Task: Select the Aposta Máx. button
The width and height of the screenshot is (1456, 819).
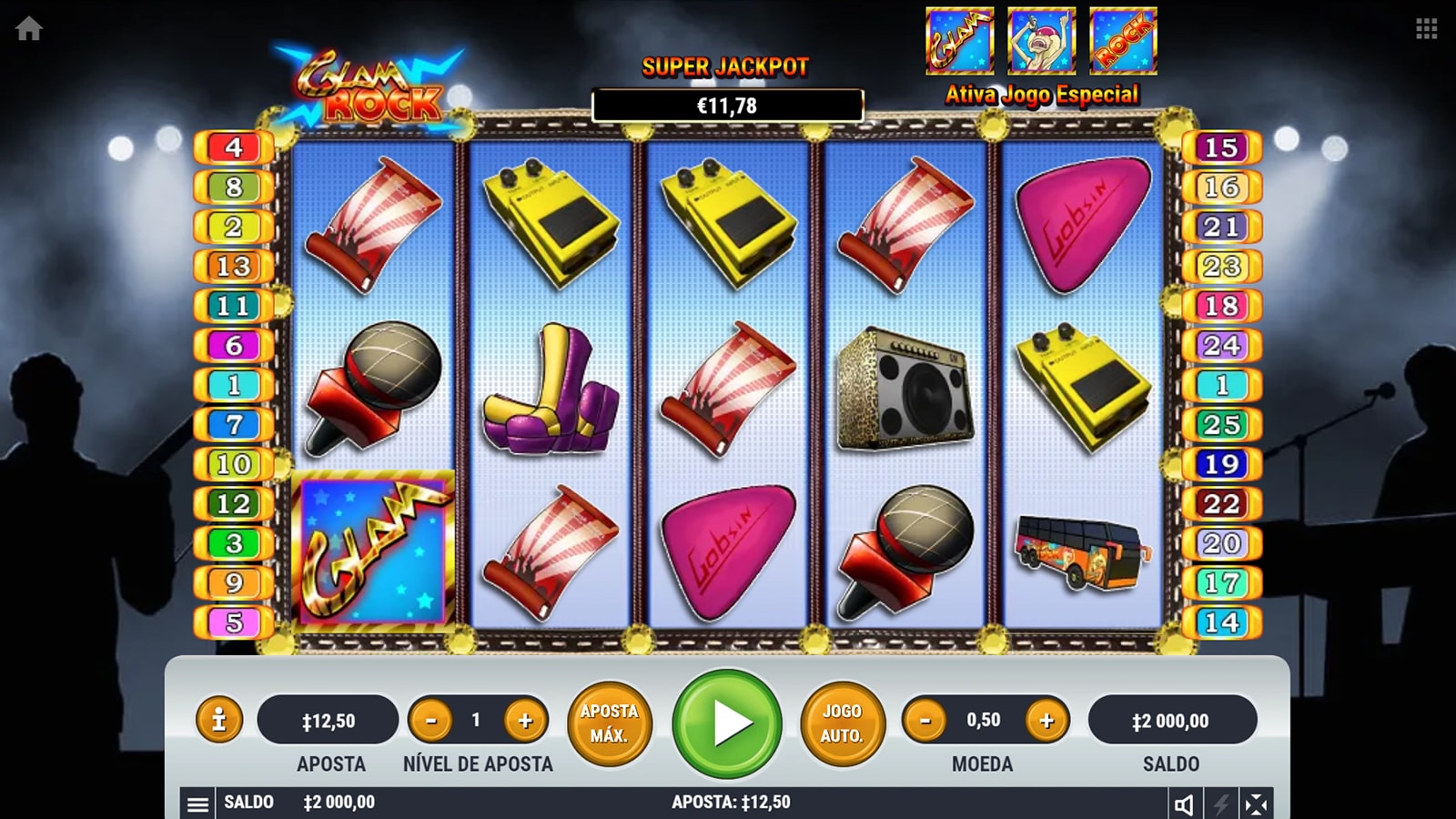Action: coord(609,723)
